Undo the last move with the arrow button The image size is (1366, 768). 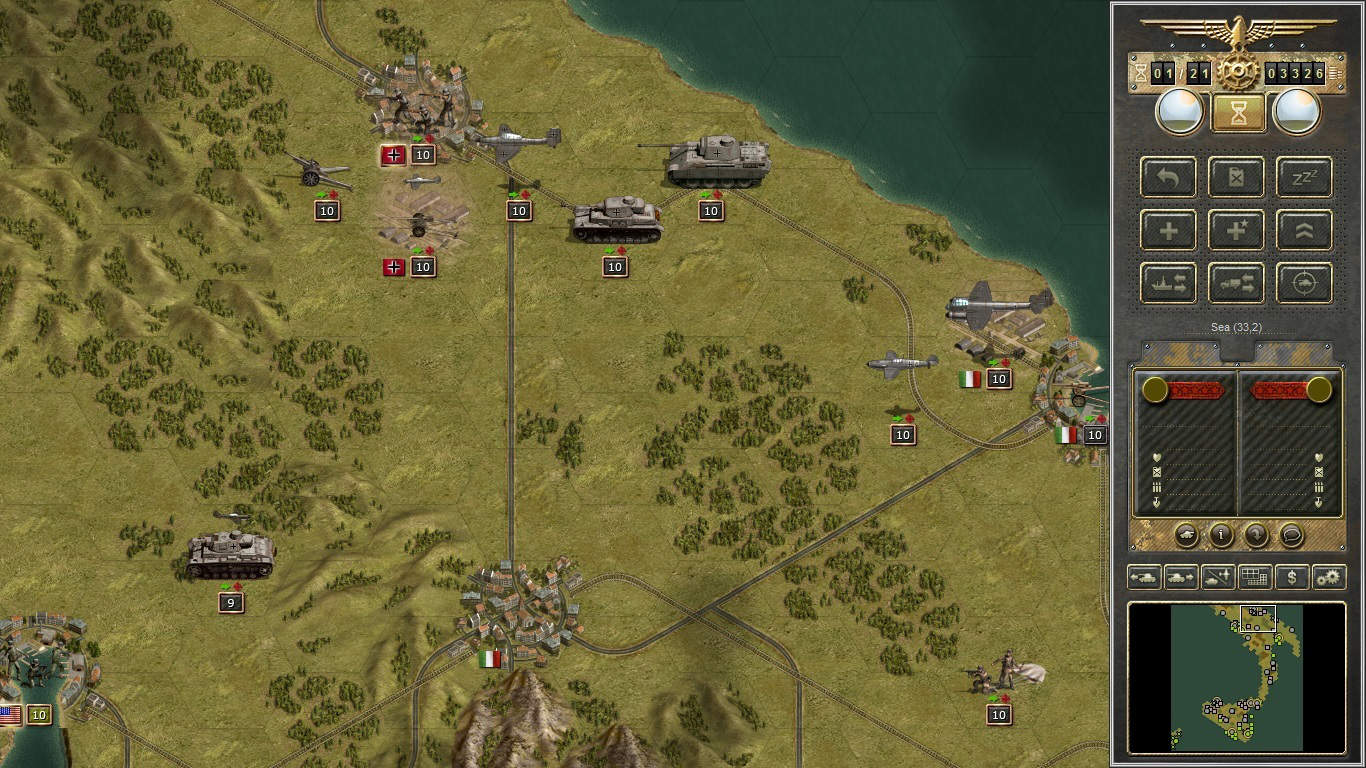[x=1168, y=178]
